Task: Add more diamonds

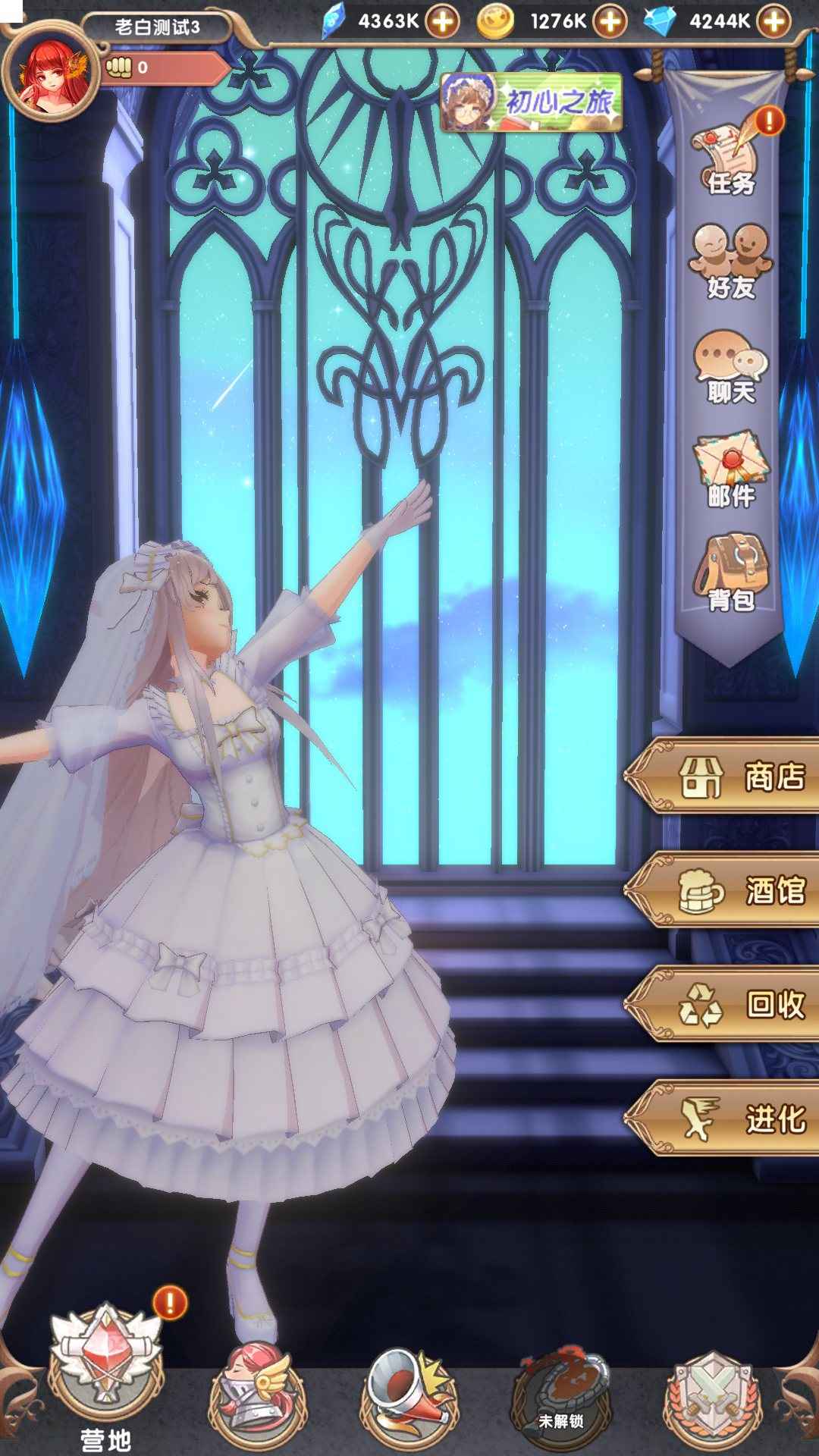Action: click(774, 21)
